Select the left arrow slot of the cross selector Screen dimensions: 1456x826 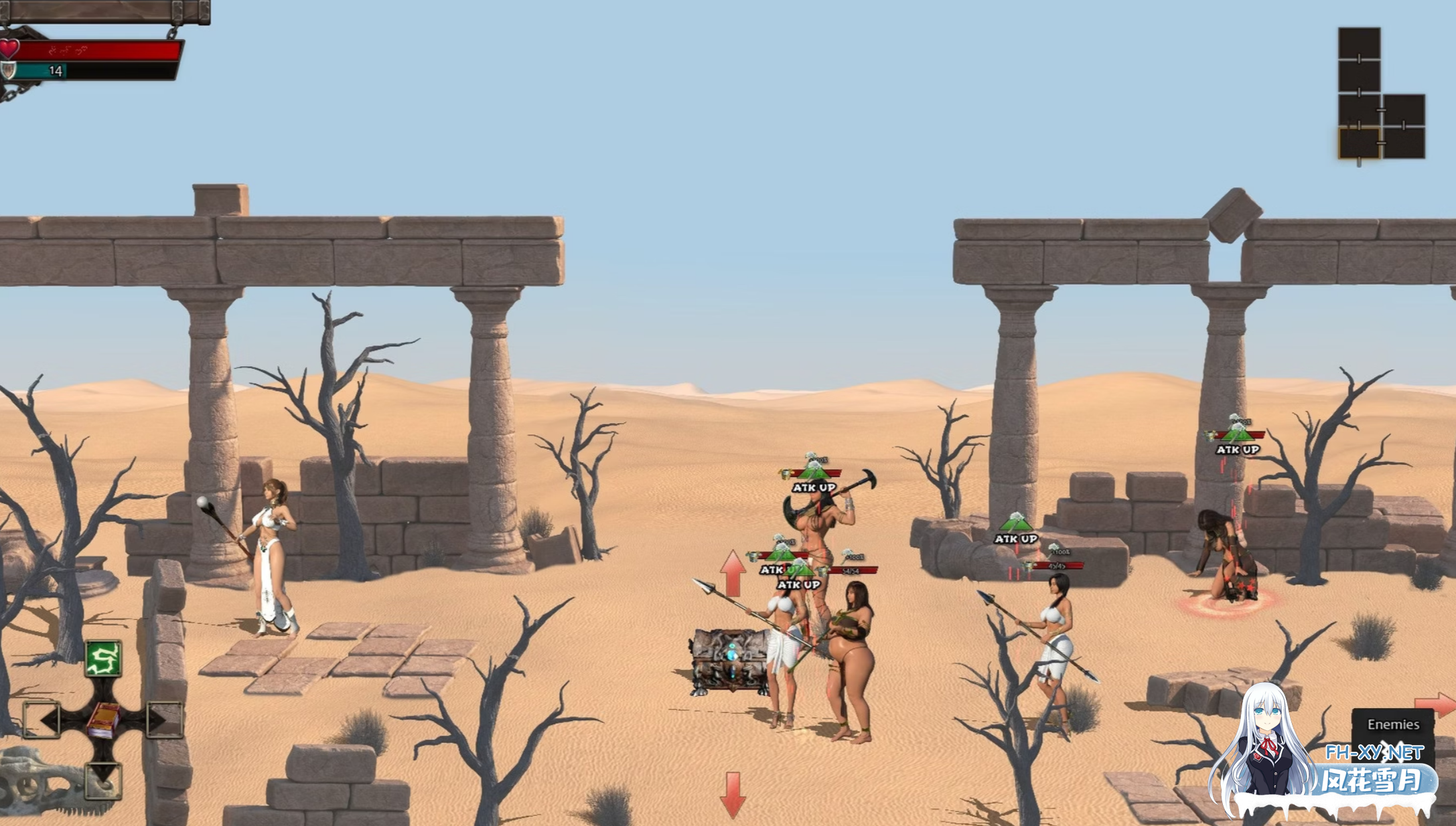pyautogui.click(x=42, y=721)
